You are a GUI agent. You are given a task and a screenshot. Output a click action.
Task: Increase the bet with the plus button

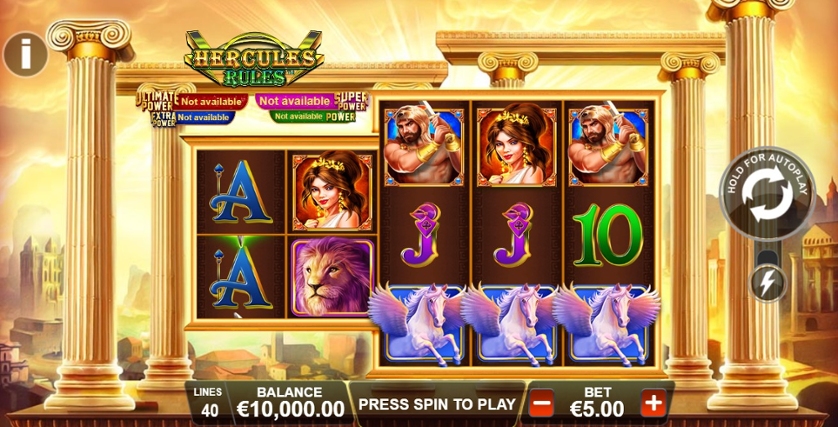pos(652,404)
